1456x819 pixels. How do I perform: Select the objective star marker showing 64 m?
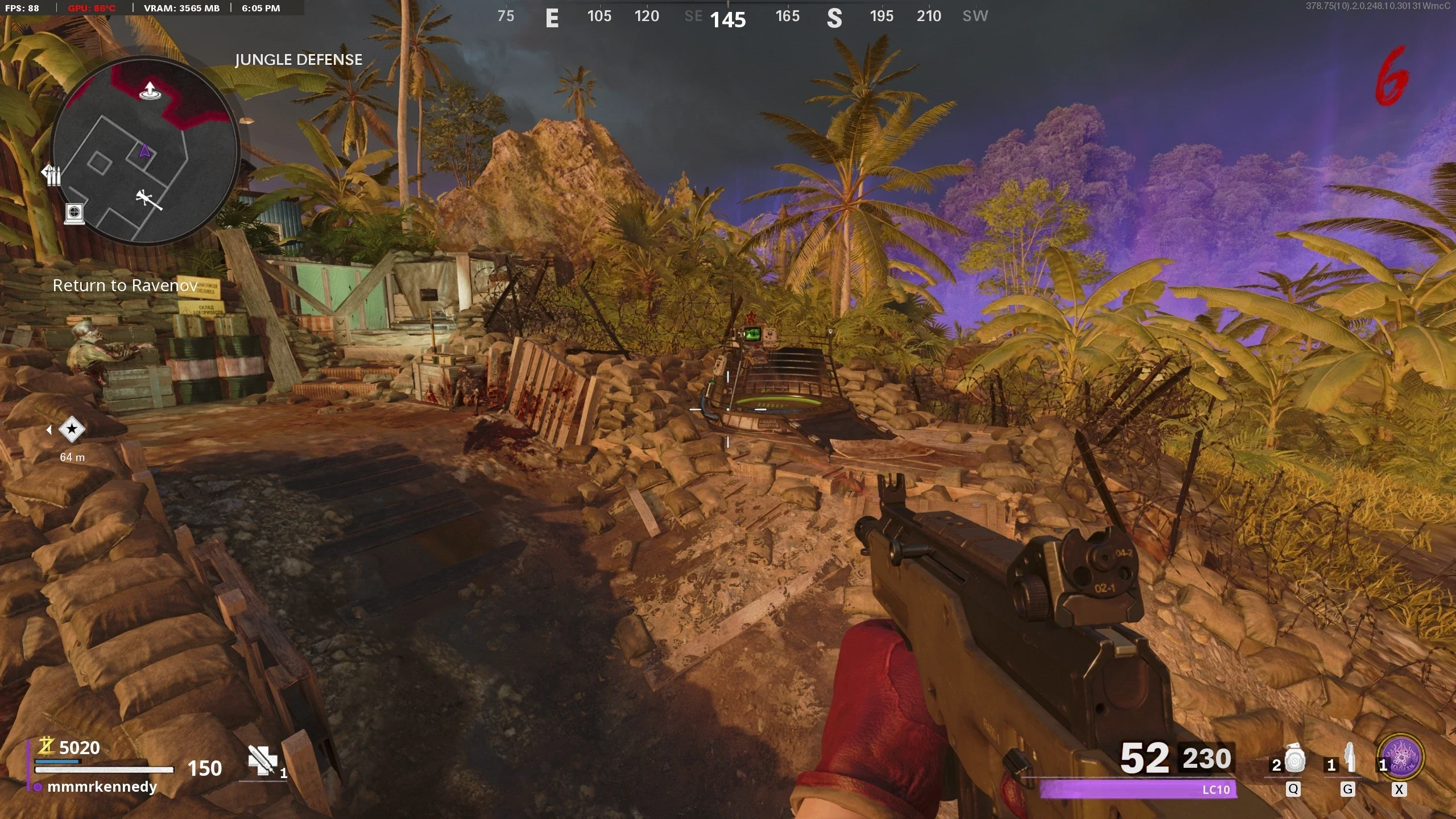(72, 429)
